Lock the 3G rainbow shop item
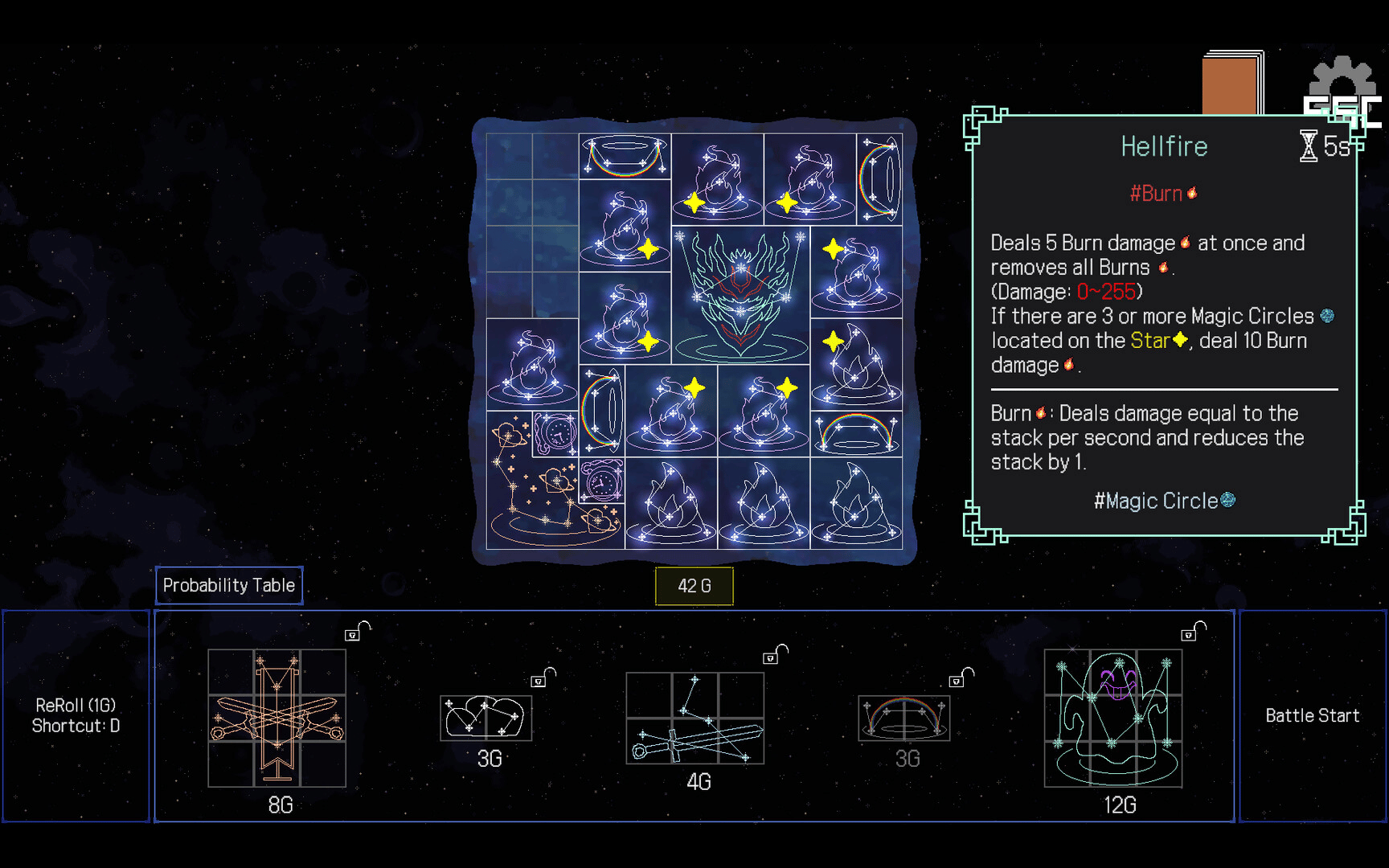Screen dimensions: 1389x868 tap(961, 678)
